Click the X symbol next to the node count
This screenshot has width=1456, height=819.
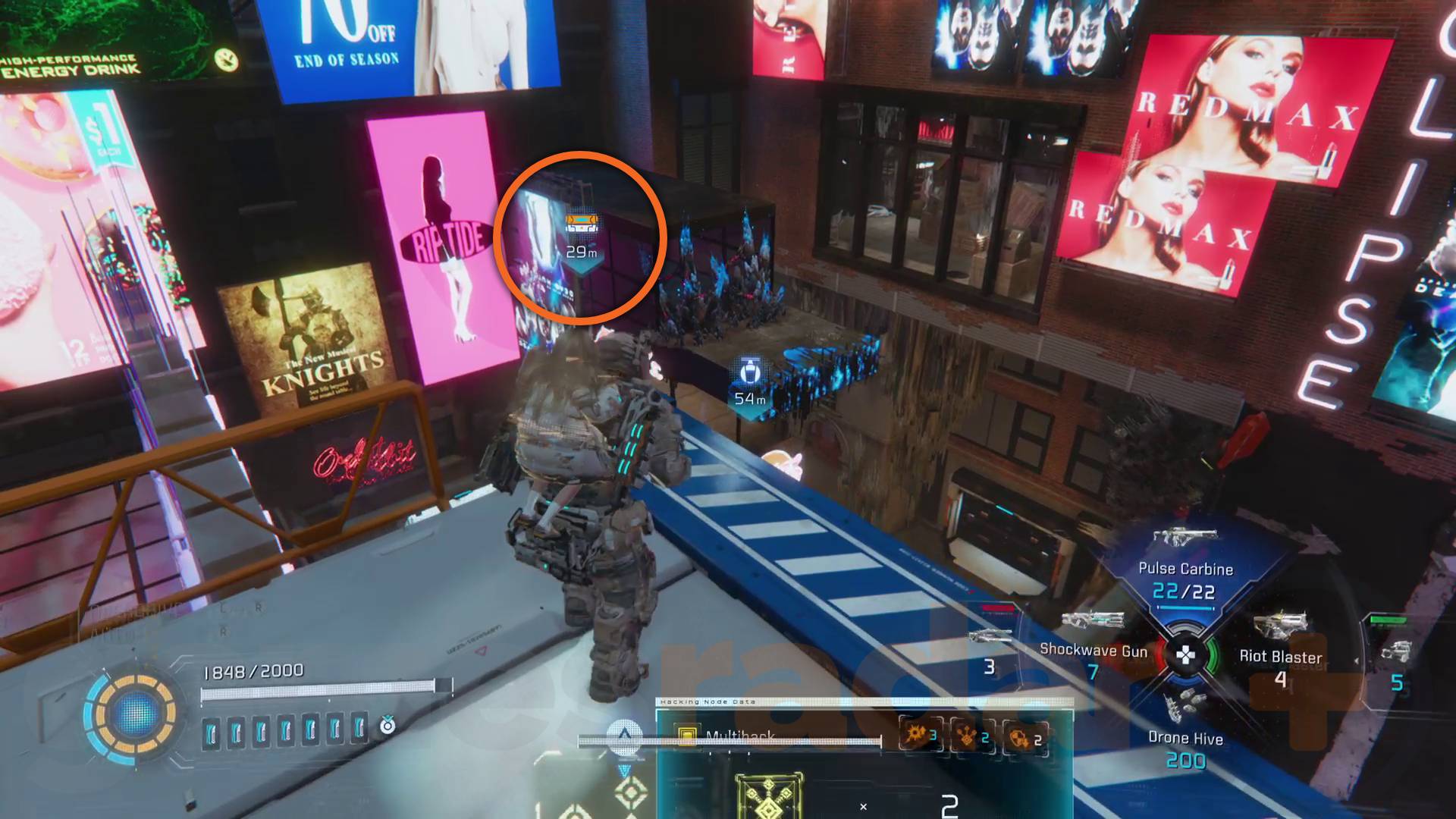coord(862,806)
